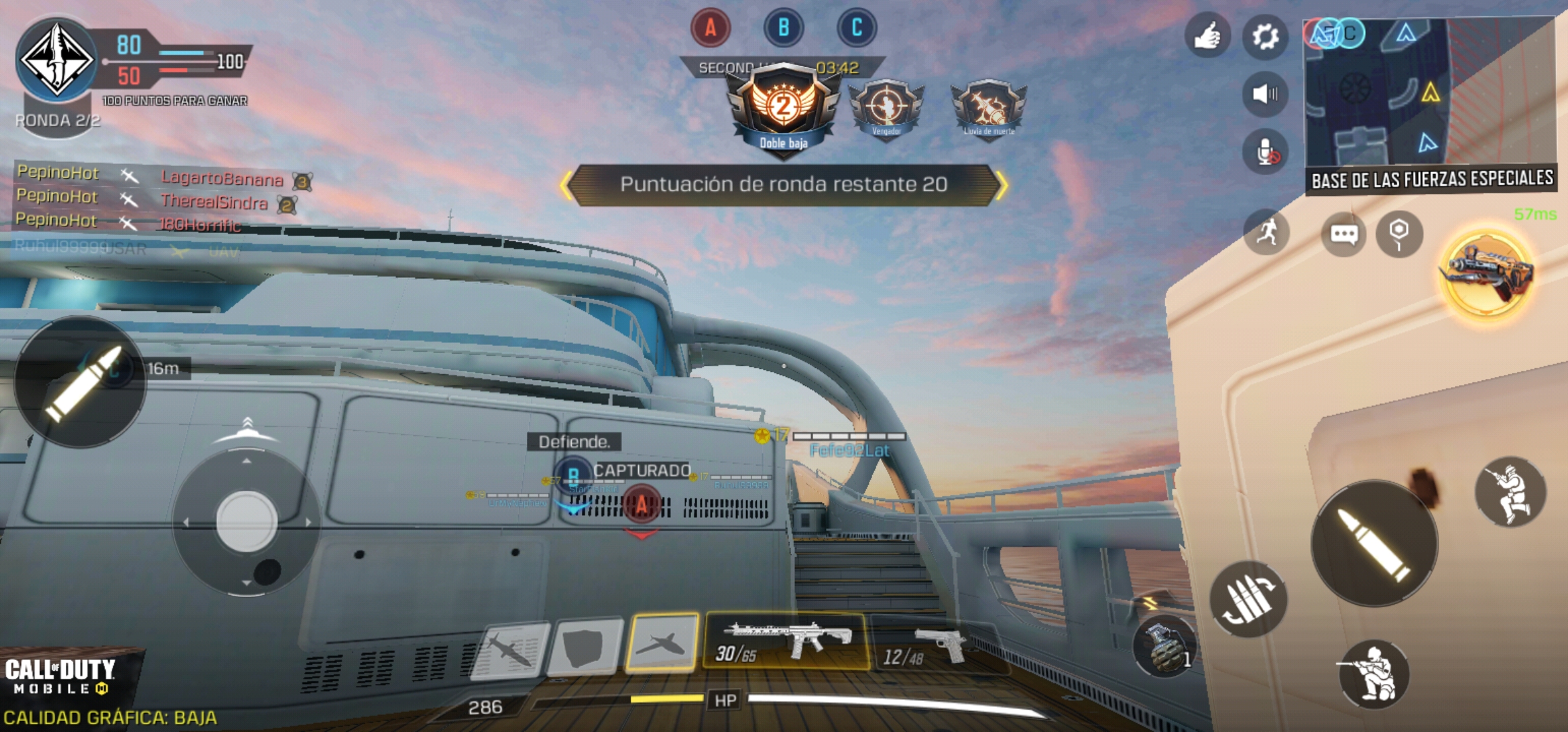This screenshot has width=1568, height=732.
Task: Call in the UAV scorestreak
Action: [662, 643]
